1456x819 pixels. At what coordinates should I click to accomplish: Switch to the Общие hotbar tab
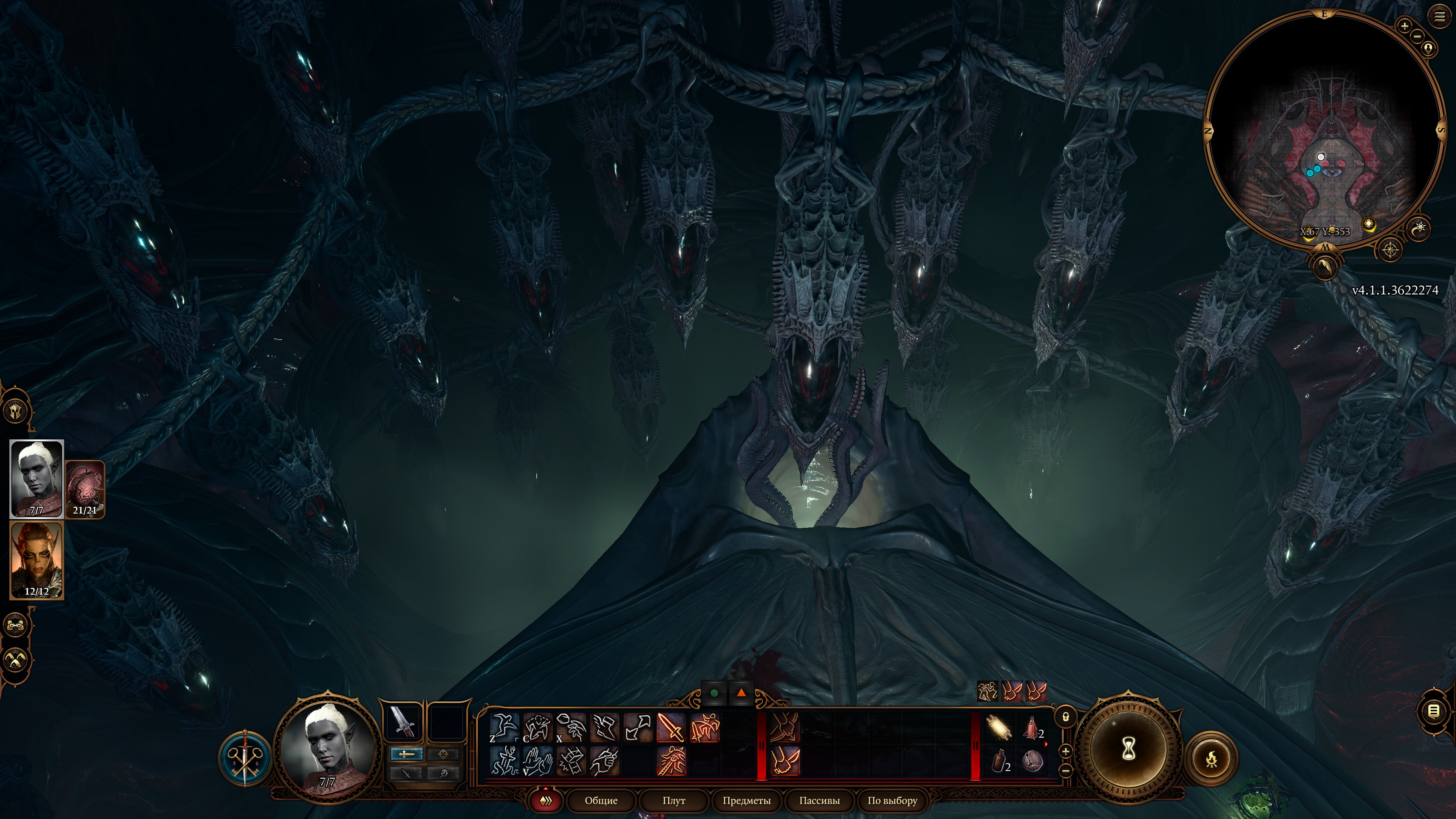click(x=601, y=800)
